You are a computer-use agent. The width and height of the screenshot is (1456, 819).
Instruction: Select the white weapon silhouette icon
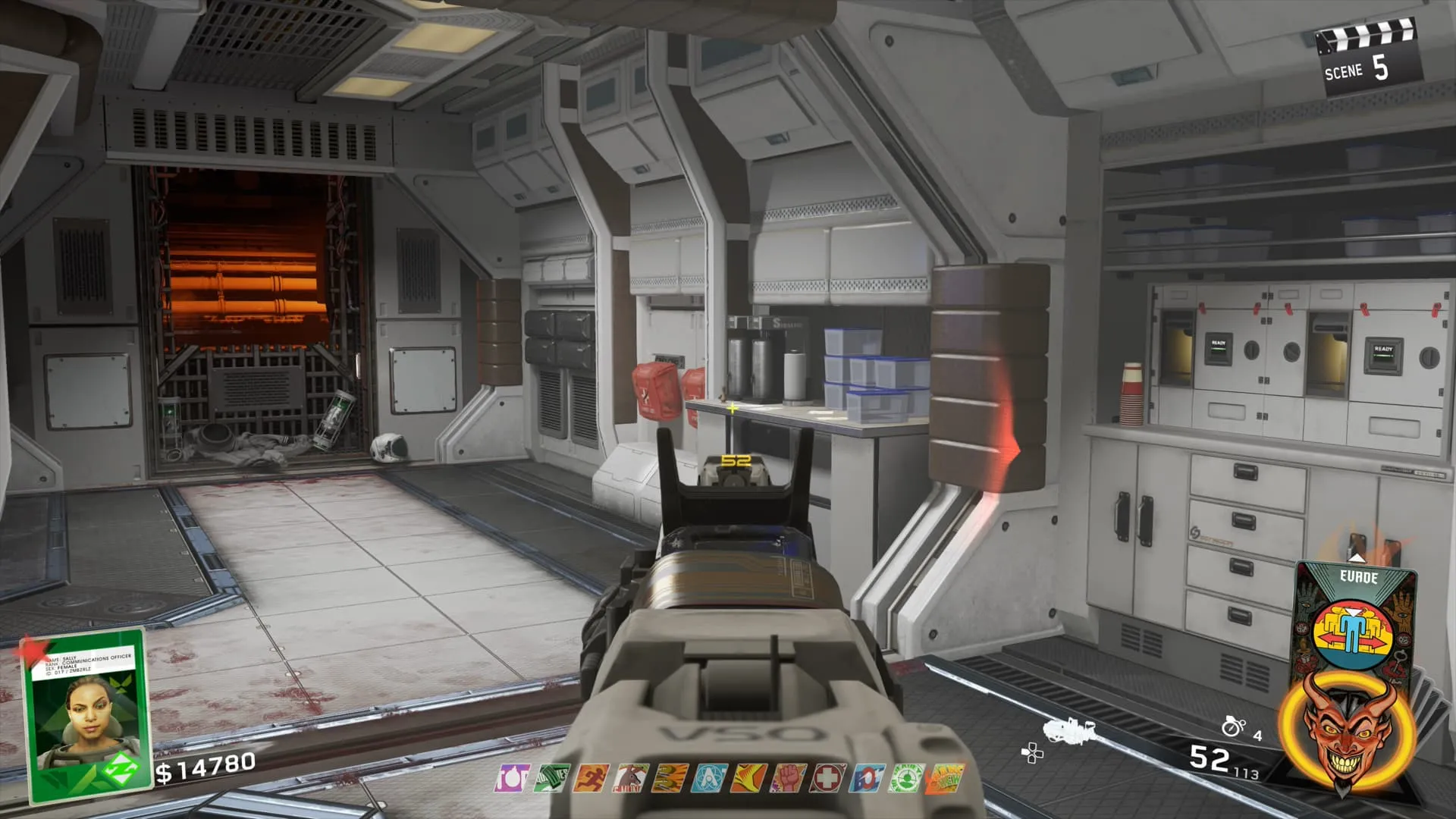(1069, 731)
